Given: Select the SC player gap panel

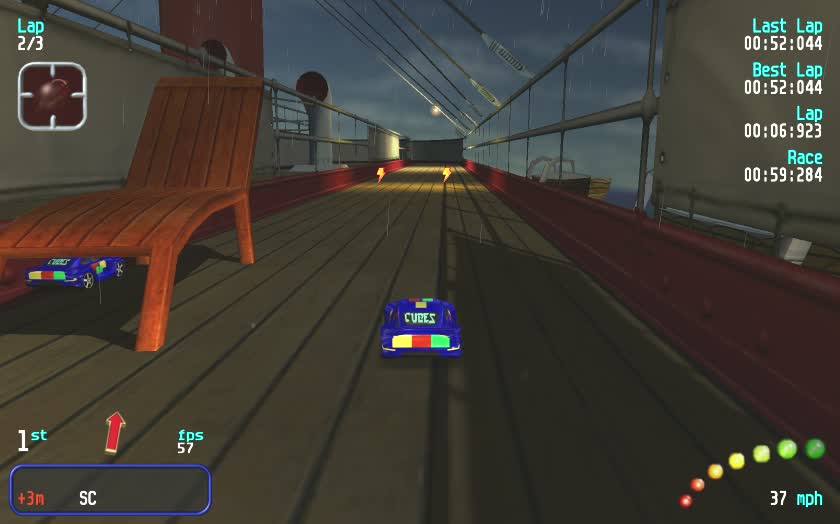Looking at the screenshot, I should (110, 490).
